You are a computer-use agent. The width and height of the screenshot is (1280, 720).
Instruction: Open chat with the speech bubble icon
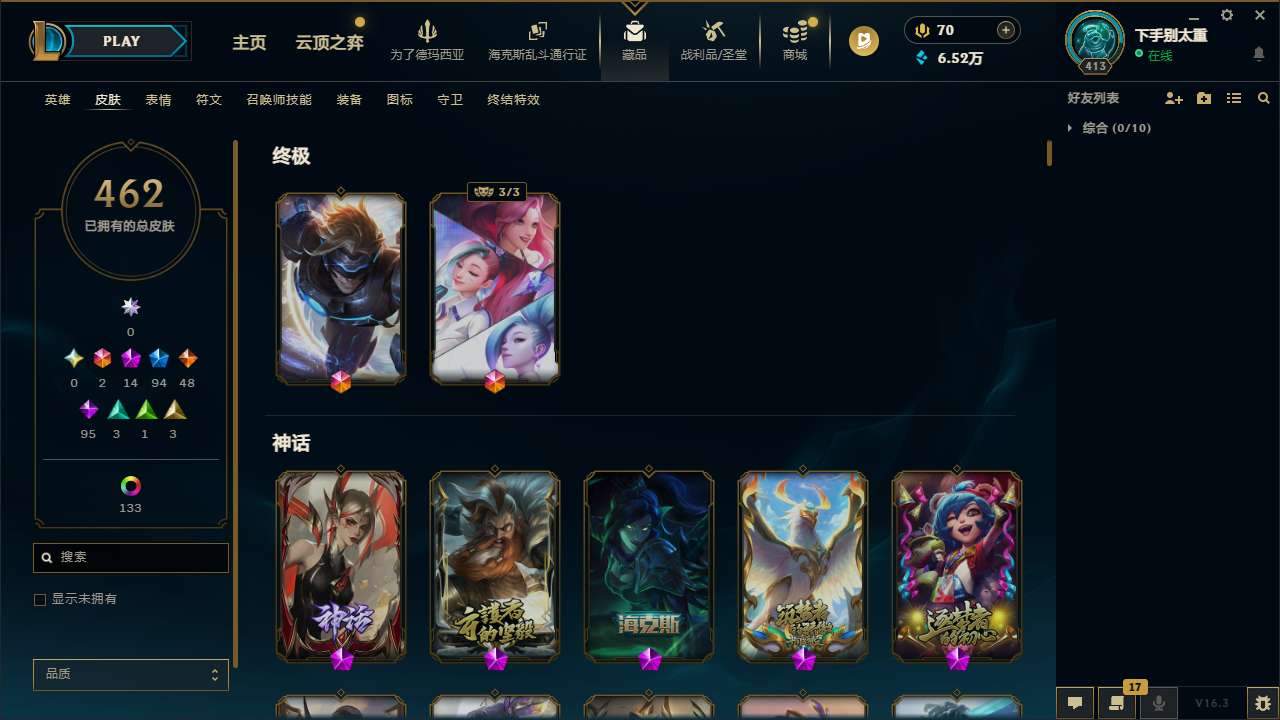point(1075,703)
